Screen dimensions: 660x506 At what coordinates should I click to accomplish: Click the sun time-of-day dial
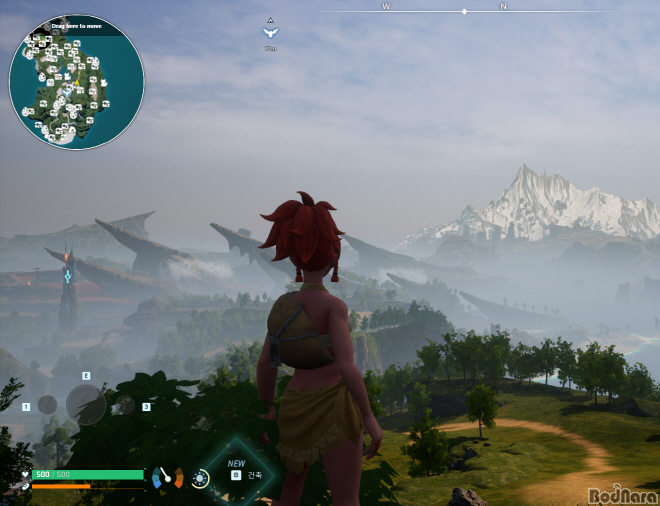point(201,479)
